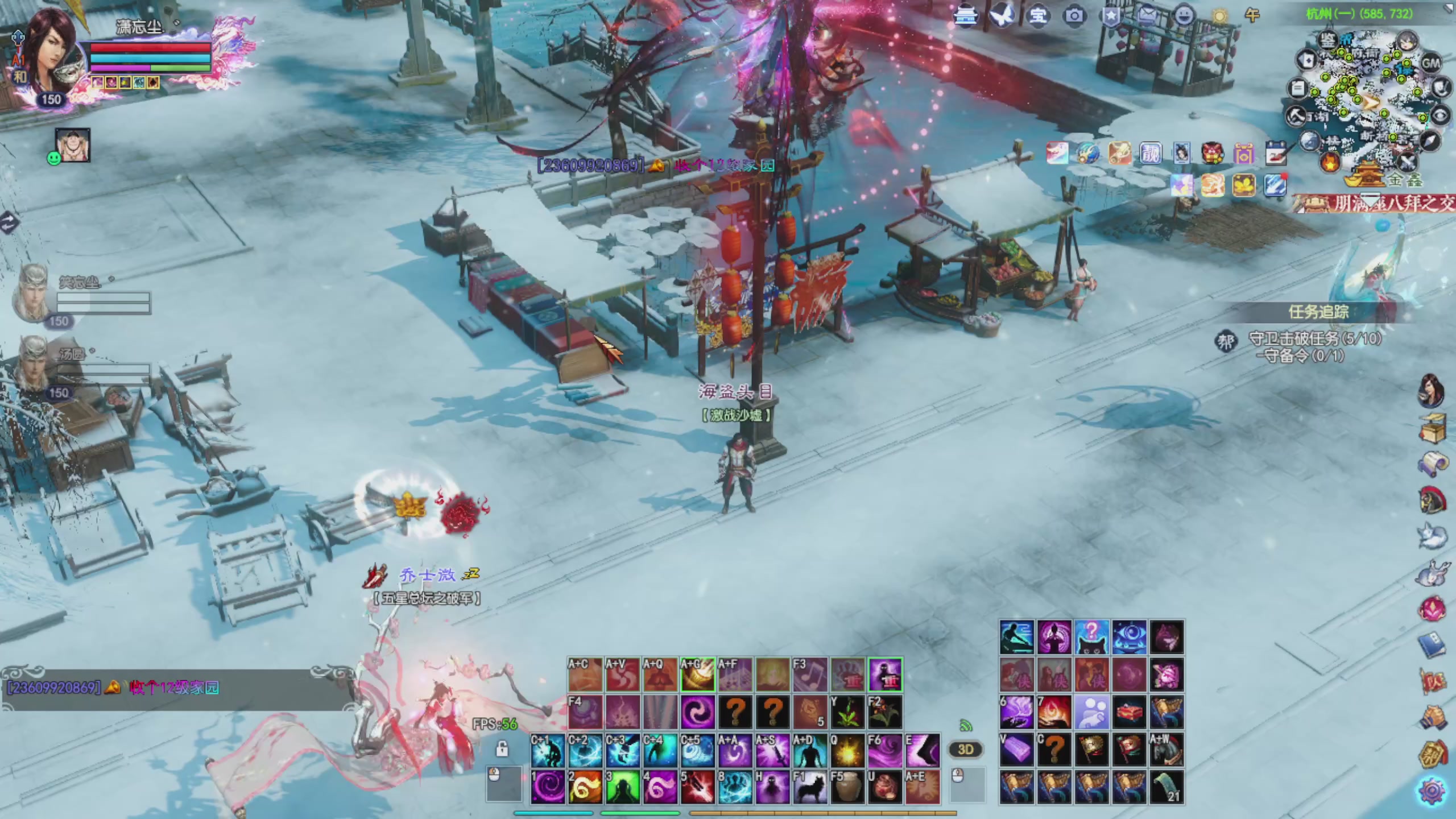Open the handshake friends icon
Viewport: 1456px width, 819px height.
(1432, 719)
